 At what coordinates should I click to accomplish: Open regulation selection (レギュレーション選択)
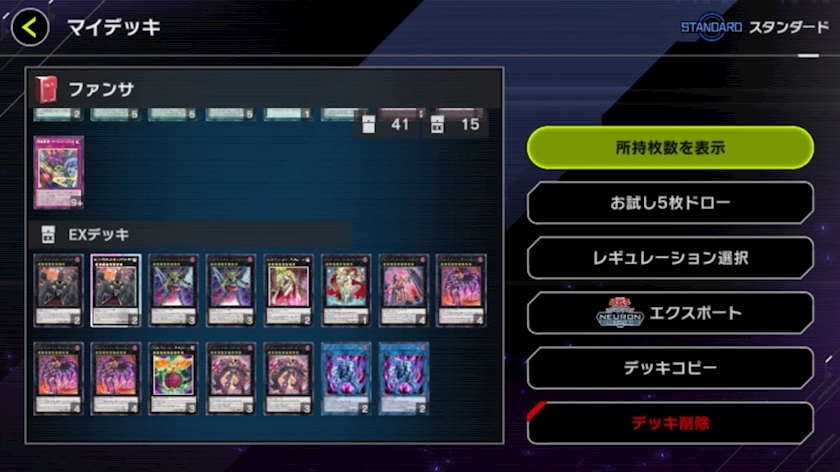[670, 258]
